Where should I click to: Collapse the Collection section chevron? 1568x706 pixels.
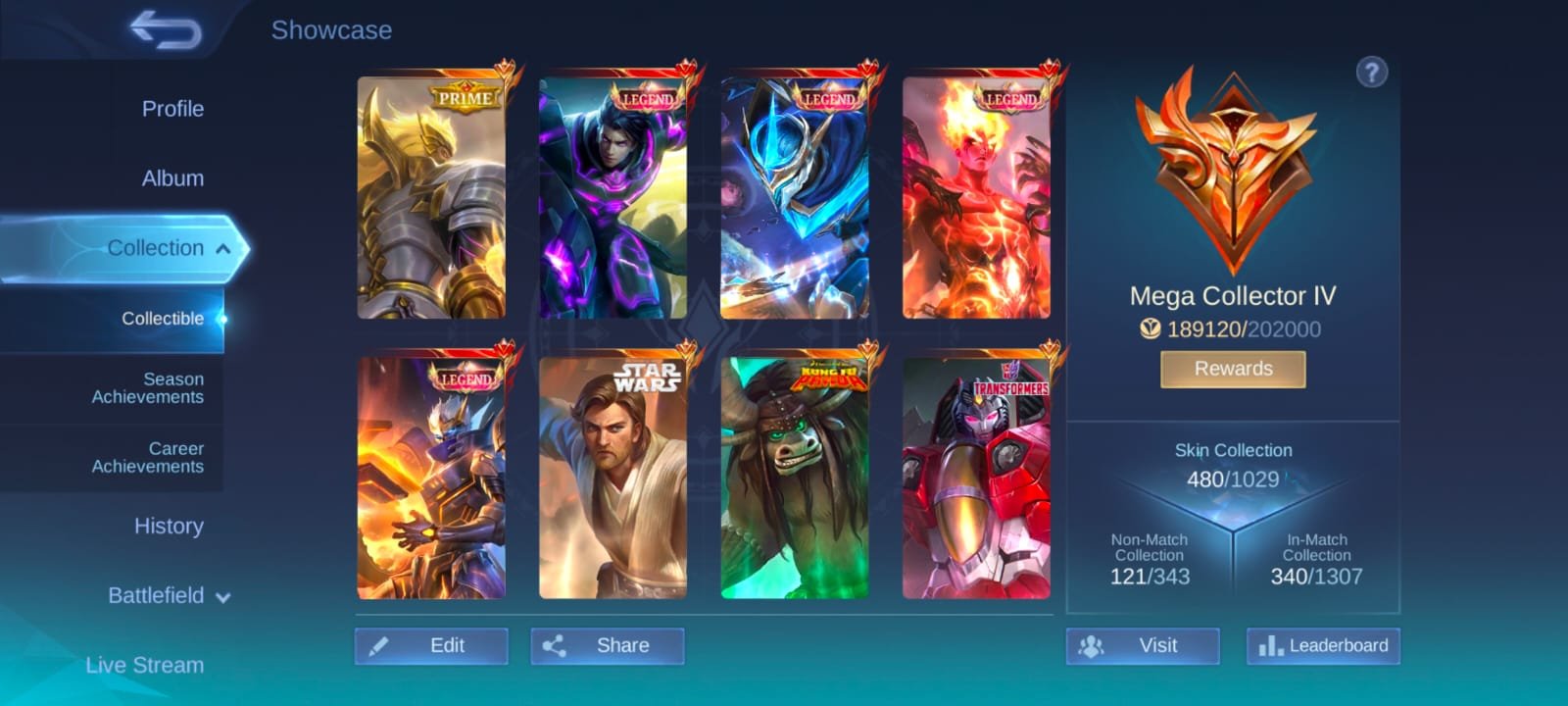(x=224, y=248)
